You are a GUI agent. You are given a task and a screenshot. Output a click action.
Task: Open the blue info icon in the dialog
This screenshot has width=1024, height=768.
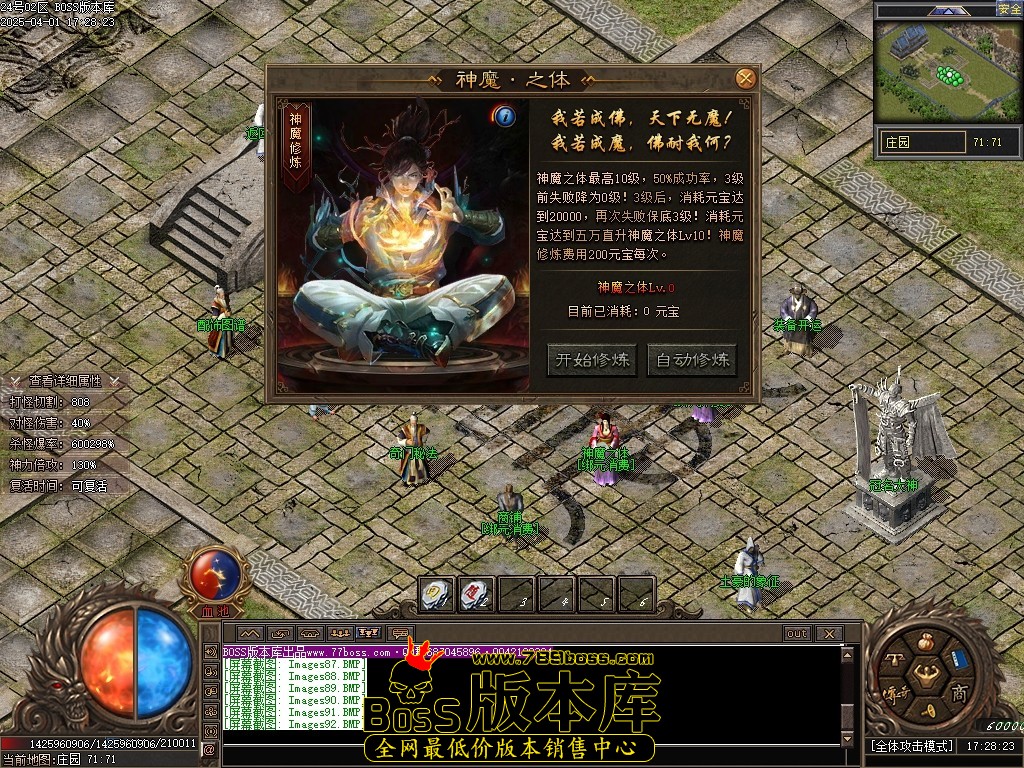coord(505,116)
